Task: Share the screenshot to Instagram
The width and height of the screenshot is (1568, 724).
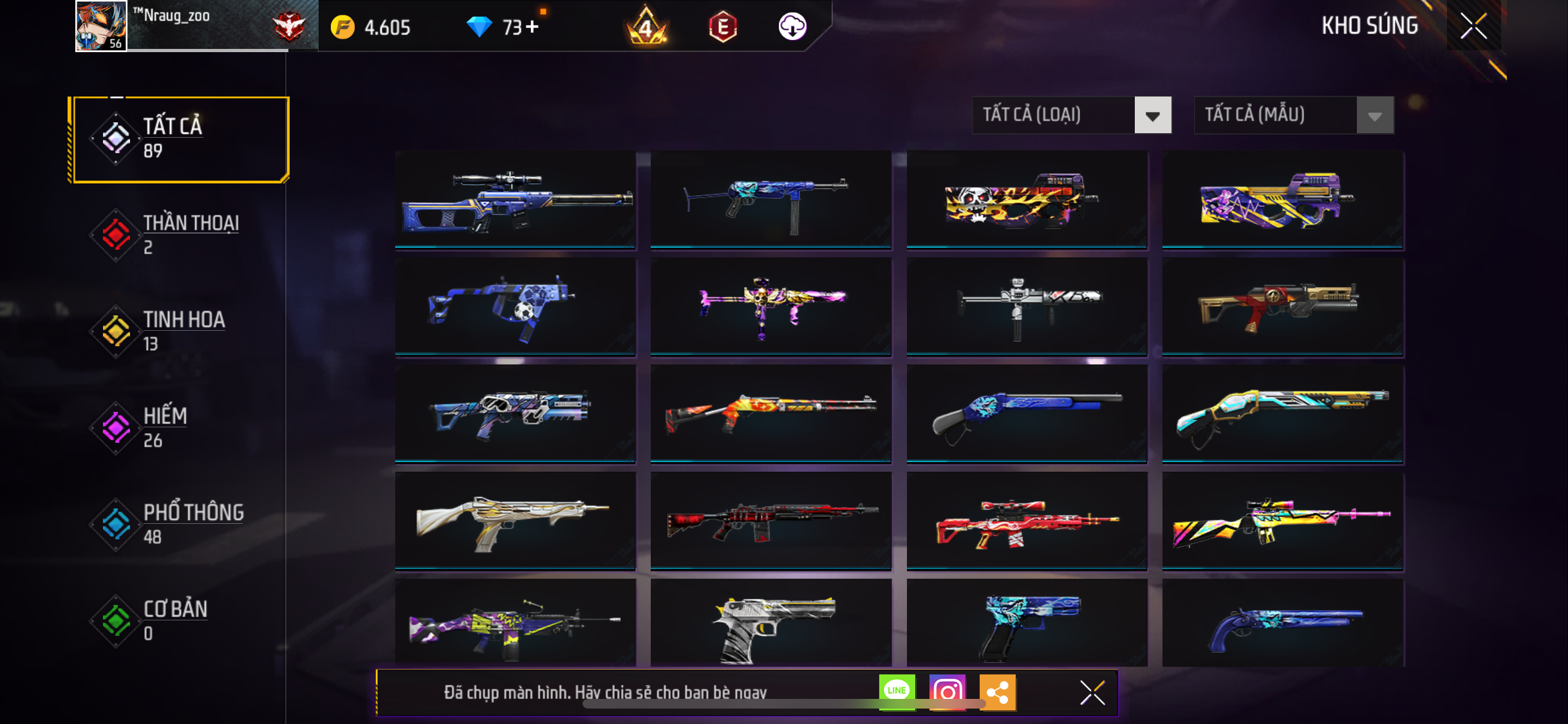Action: 947,692
